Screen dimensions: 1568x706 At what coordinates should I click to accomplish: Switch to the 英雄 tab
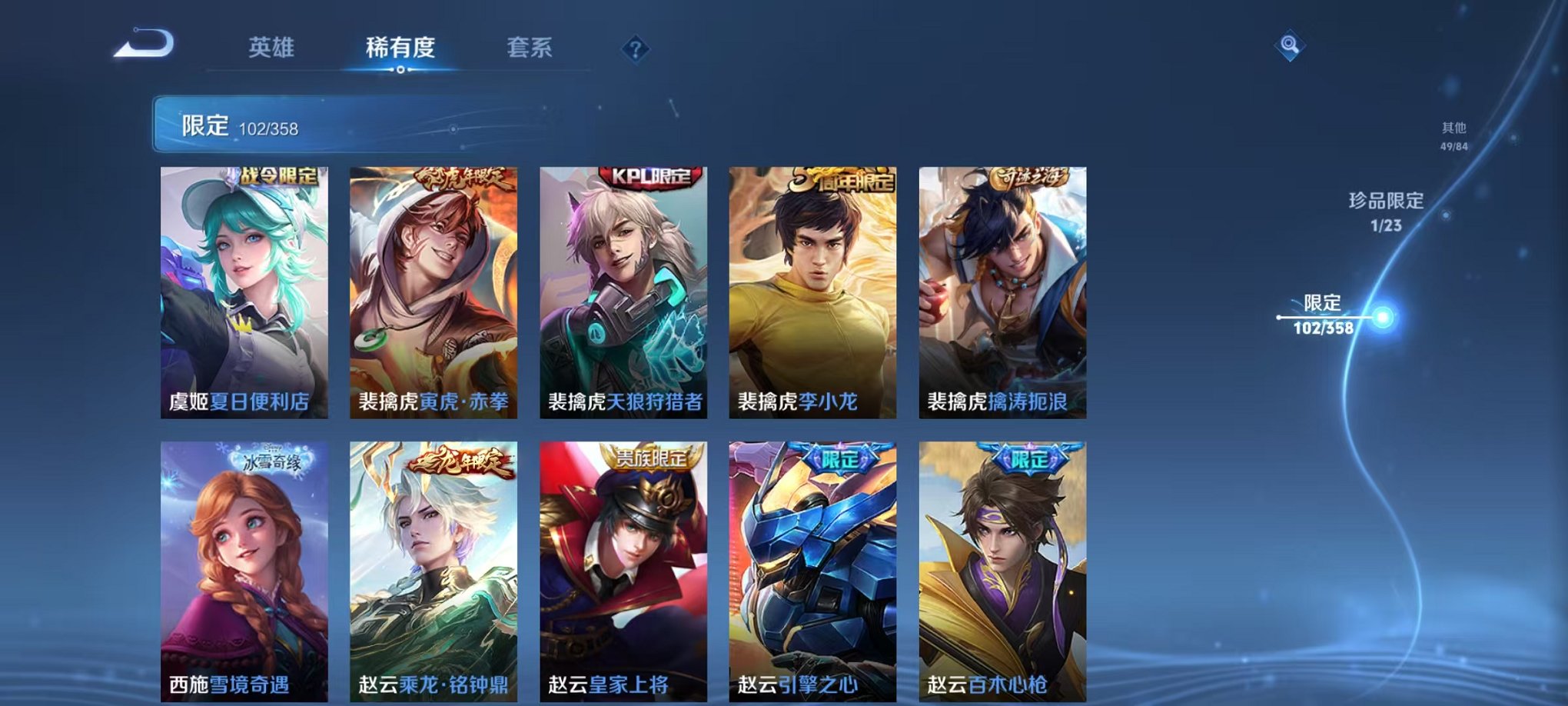pos(273,46)
